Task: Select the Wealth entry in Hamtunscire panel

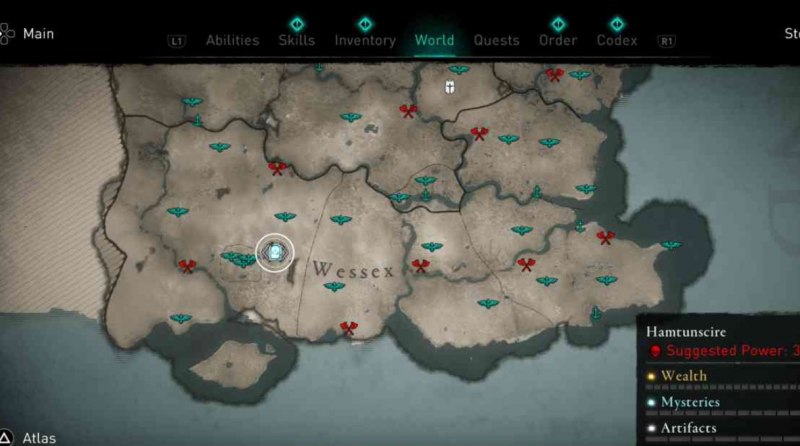Action: (x=683, y=376)
